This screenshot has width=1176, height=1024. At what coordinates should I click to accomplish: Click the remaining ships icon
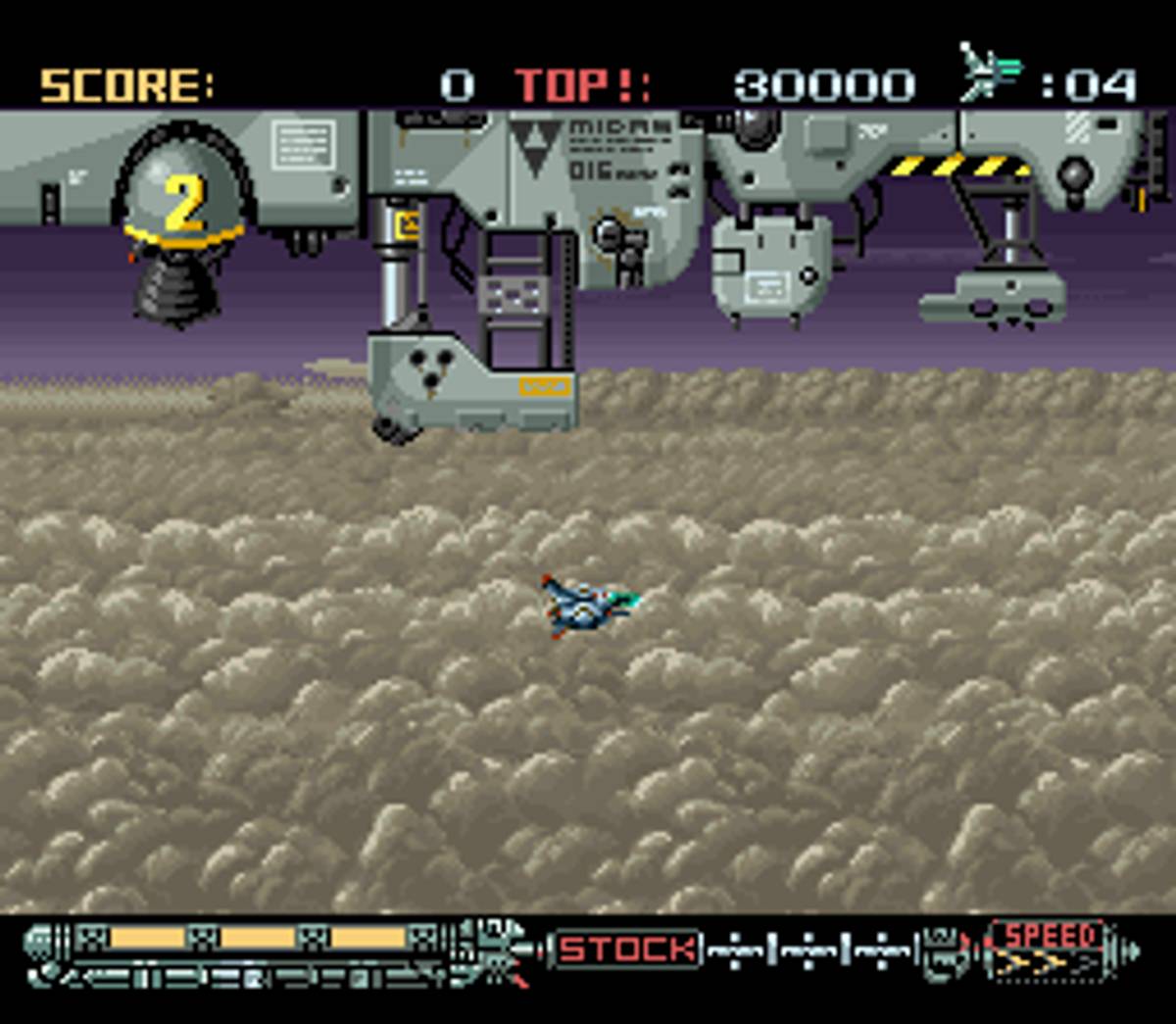pyautogui.click(x=990, y=73)
